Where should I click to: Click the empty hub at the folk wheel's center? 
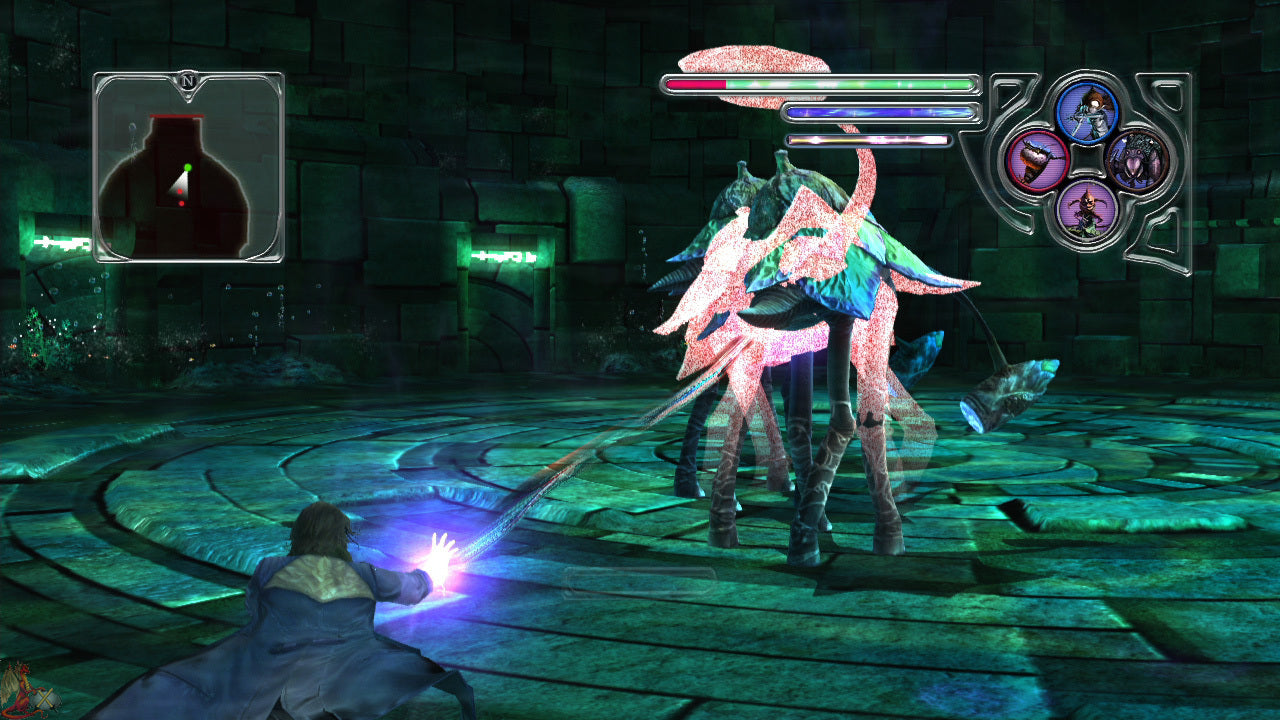tap(1088, 163)
